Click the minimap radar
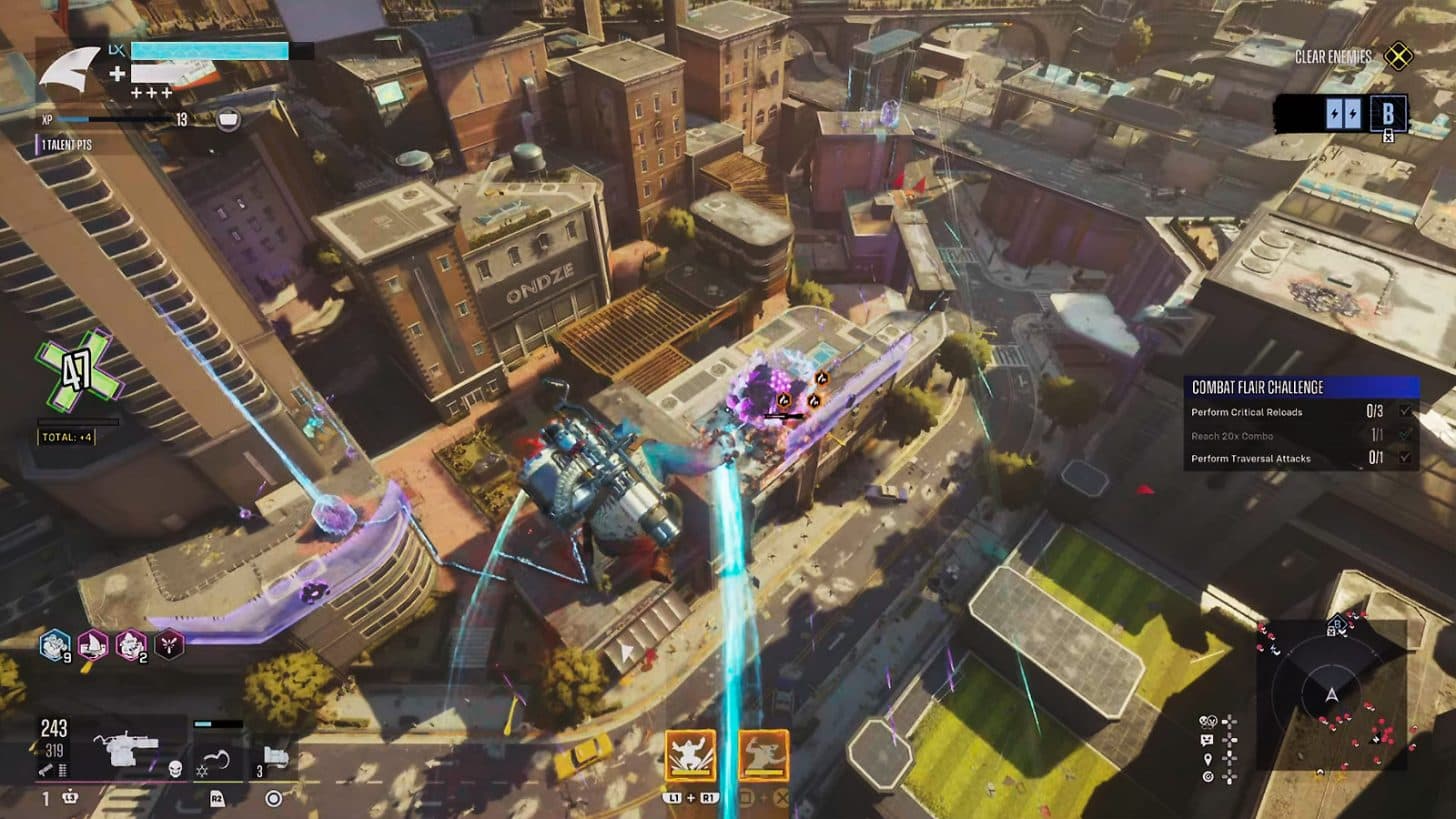Screen dimensions: 1456x819 click(x=1330, y=694)
